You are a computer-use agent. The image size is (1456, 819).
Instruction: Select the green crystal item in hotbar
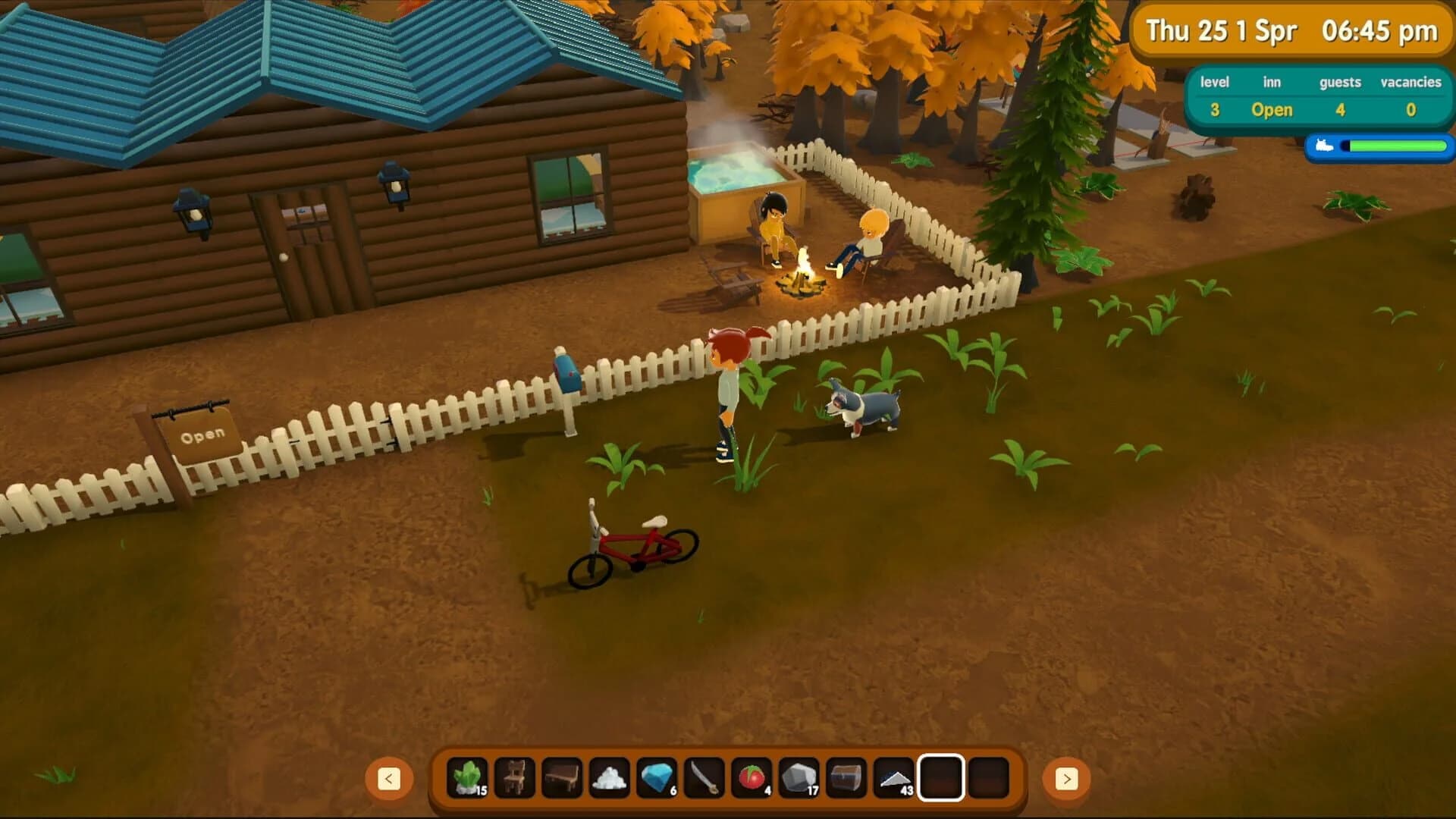[x=469, y=776]
